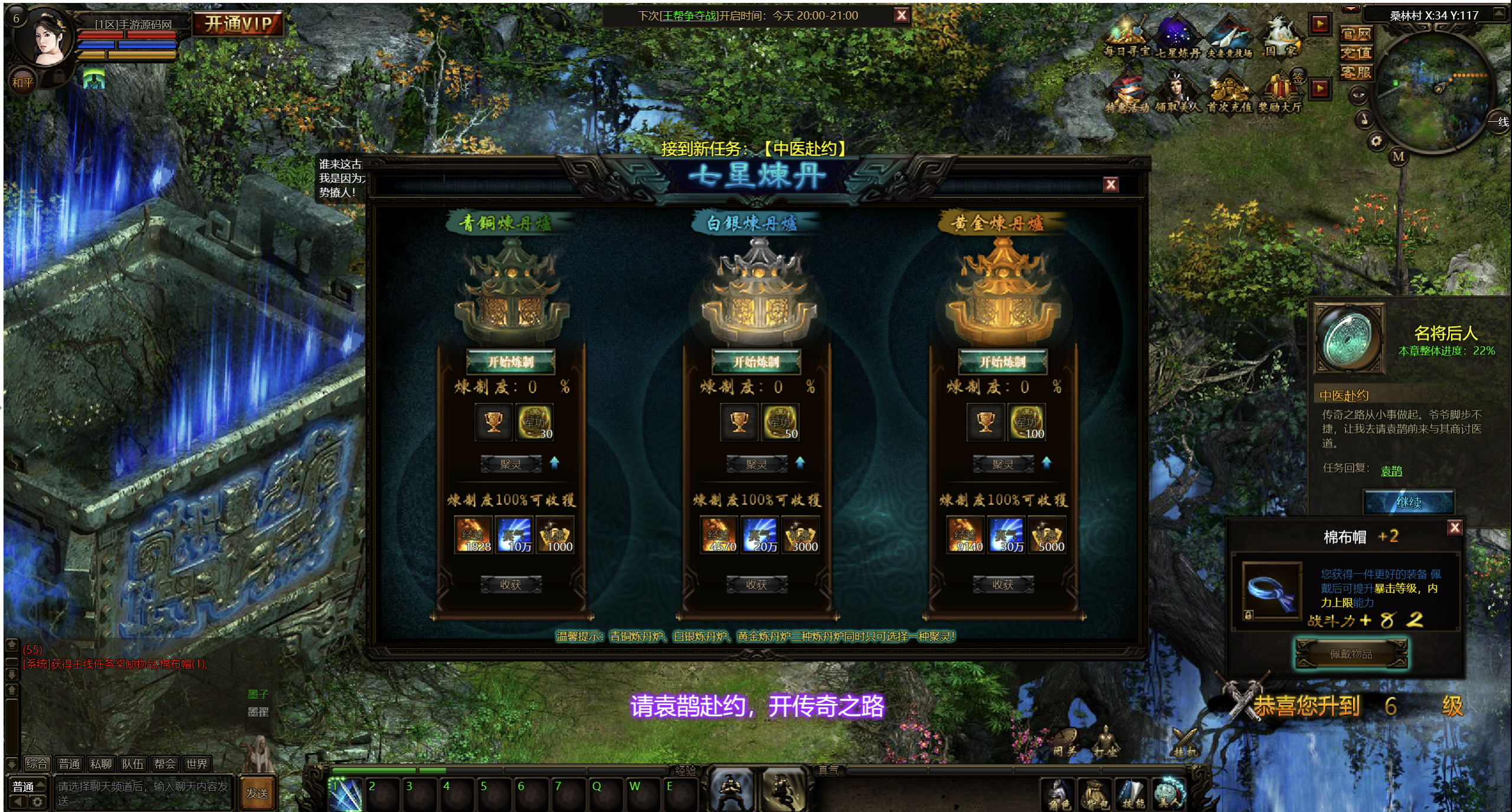
Task: Start refining in the 白银炼丹炉 silver furnace
Action: (756, 361)
